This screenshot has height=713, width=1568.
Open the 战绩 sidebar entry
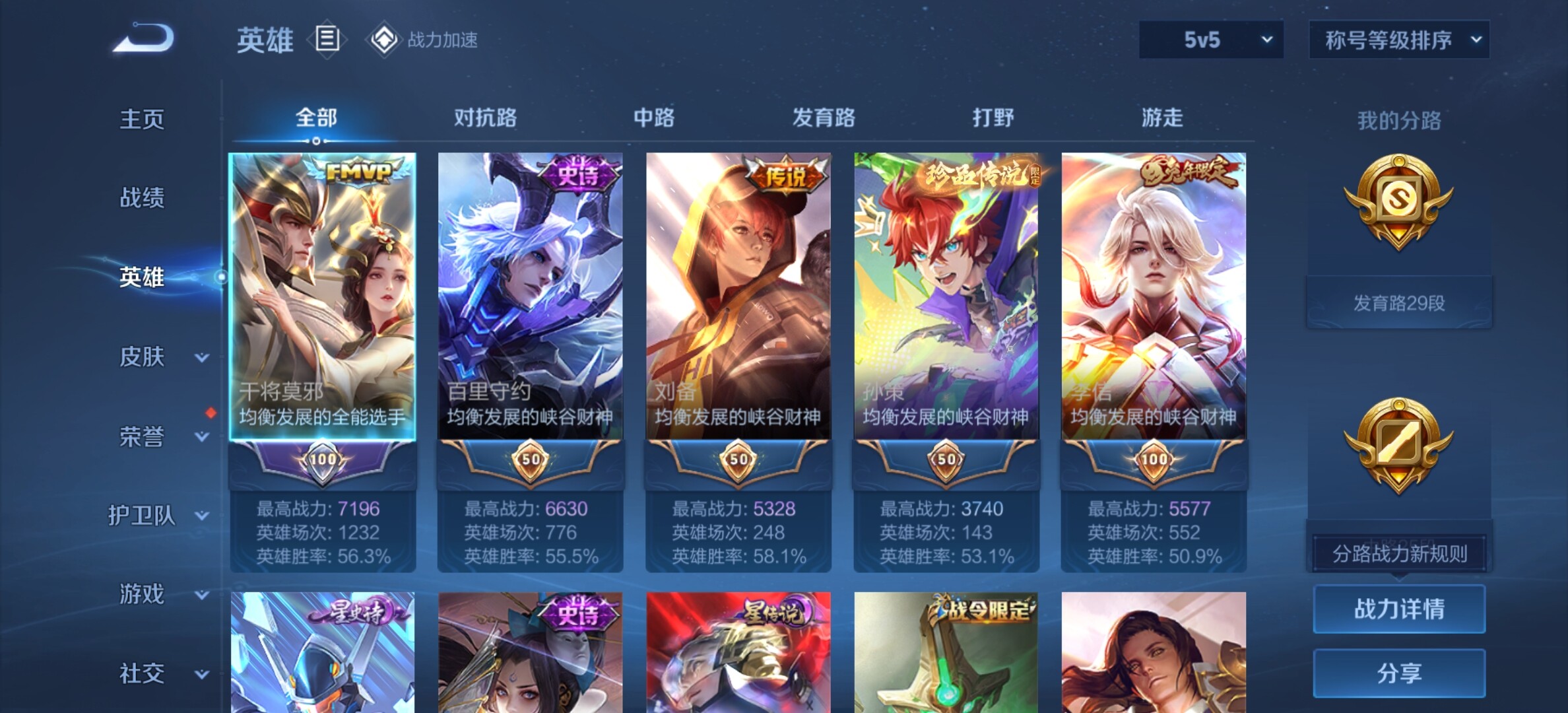(x=142, y=198)
